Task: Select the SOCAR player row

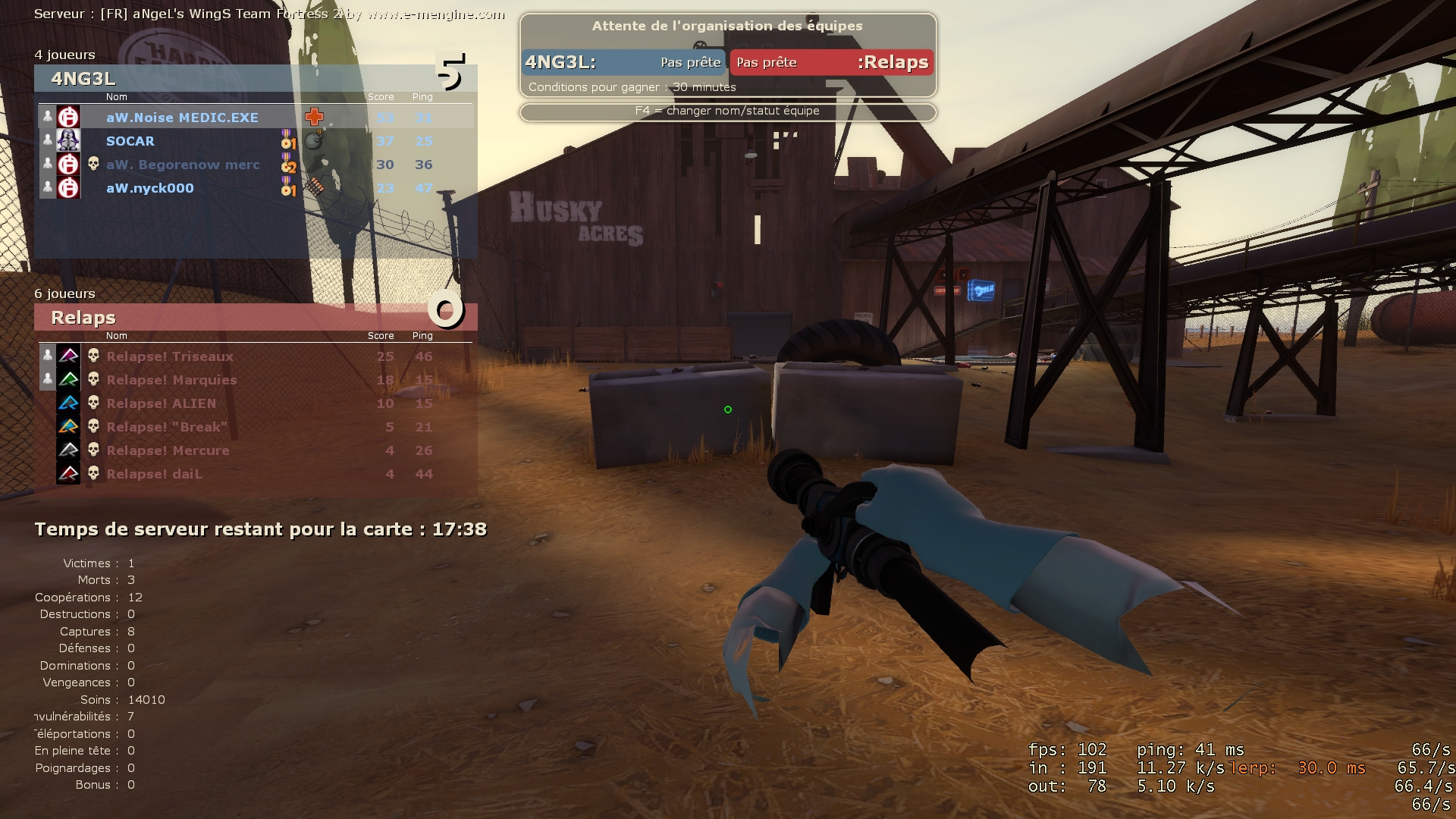Action: pyautogui.click(x=130, y=141)
